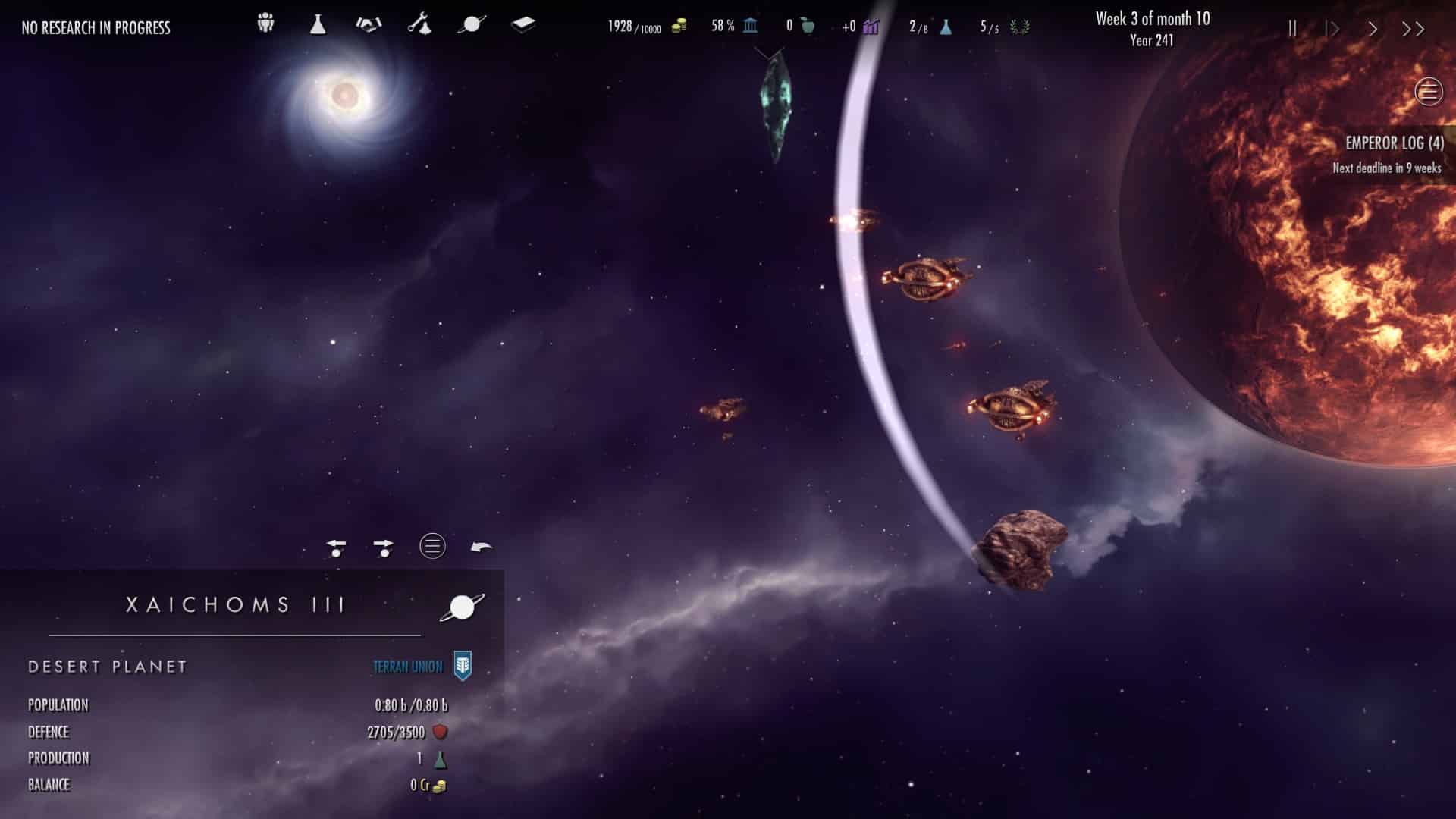Open the ringed planet menu in top bar
This screenshot has width=1456, height=819.
click(471, 24)
